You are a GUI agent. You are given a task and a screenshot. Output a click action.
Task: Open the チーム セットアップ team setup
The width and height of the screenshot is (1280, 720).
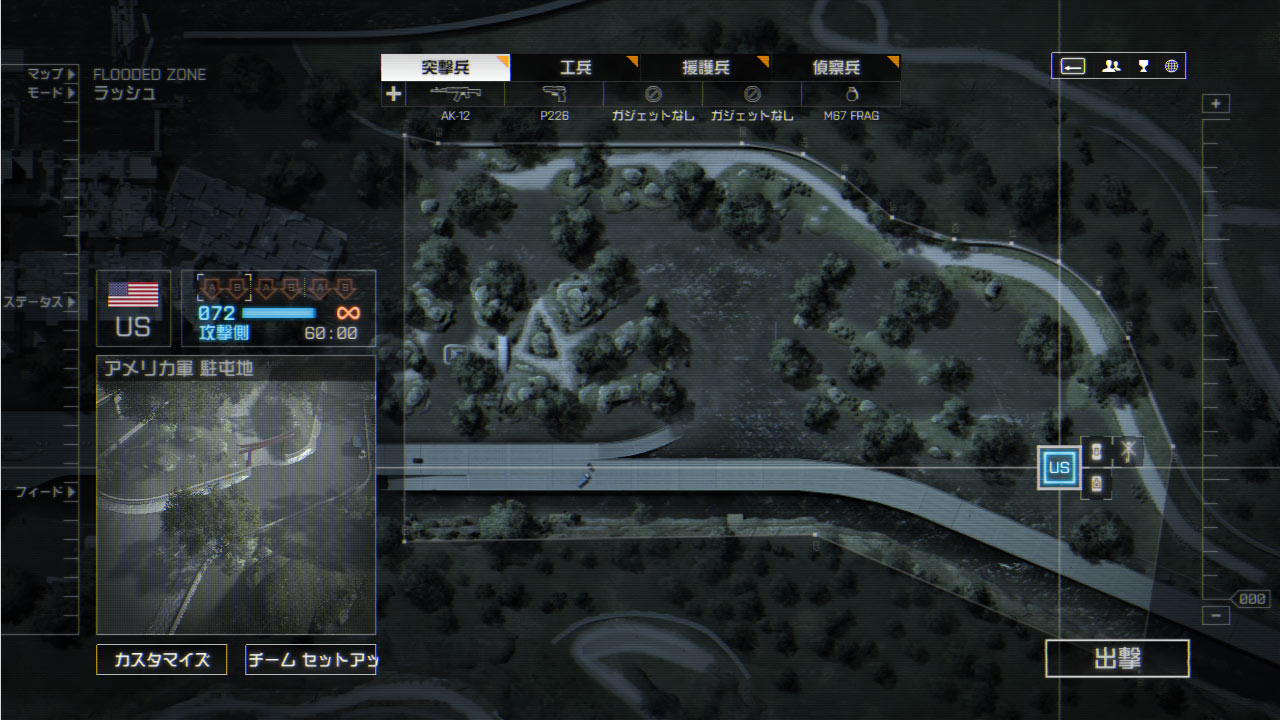click(x=310, y=660)
